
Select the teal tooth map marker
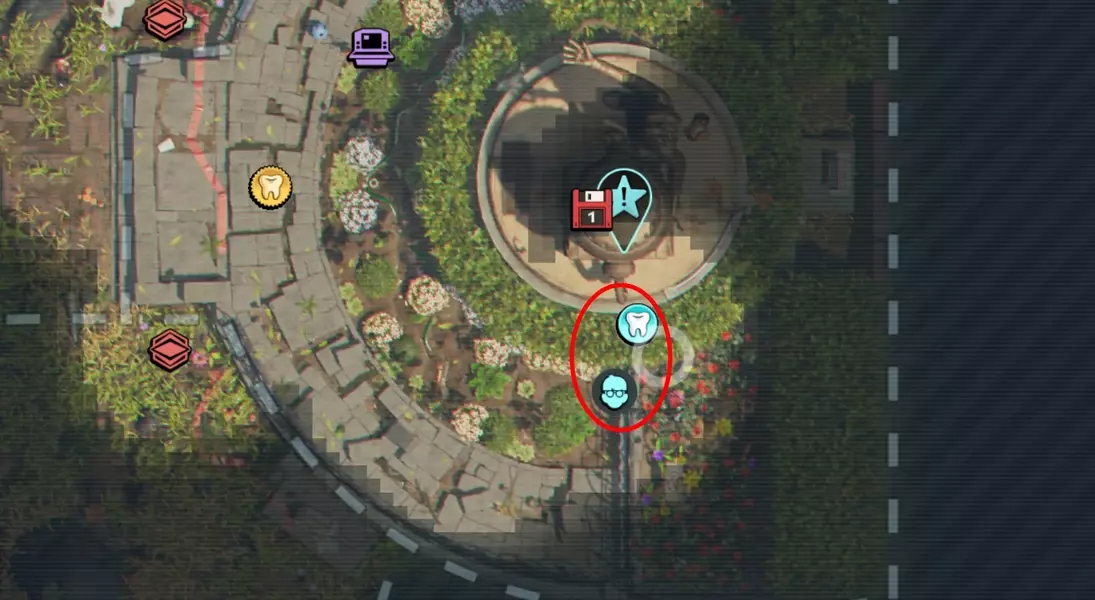(x=635, y=324)
